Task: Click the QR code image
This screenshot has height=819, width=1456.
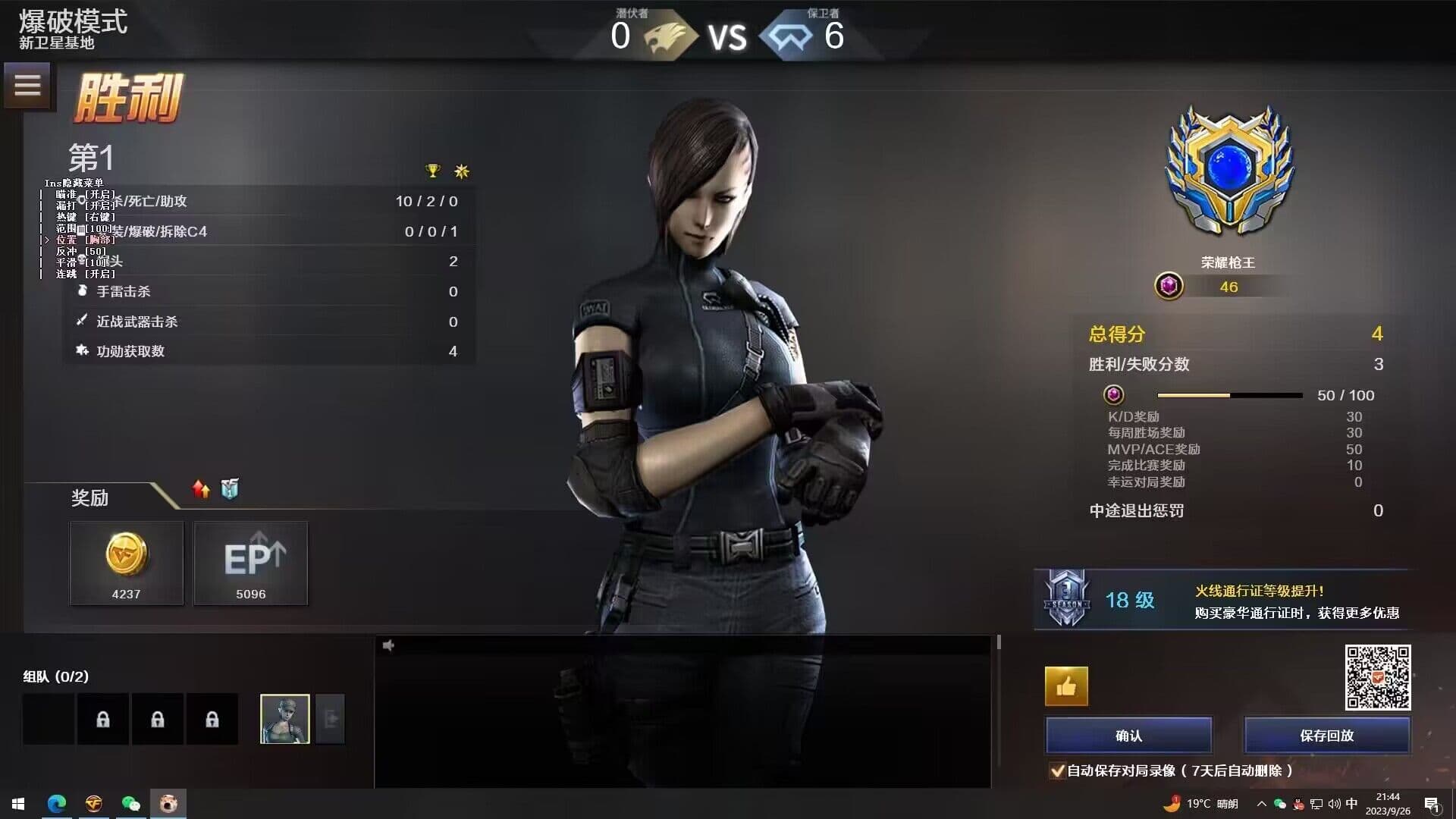Action: [1377, 677]
